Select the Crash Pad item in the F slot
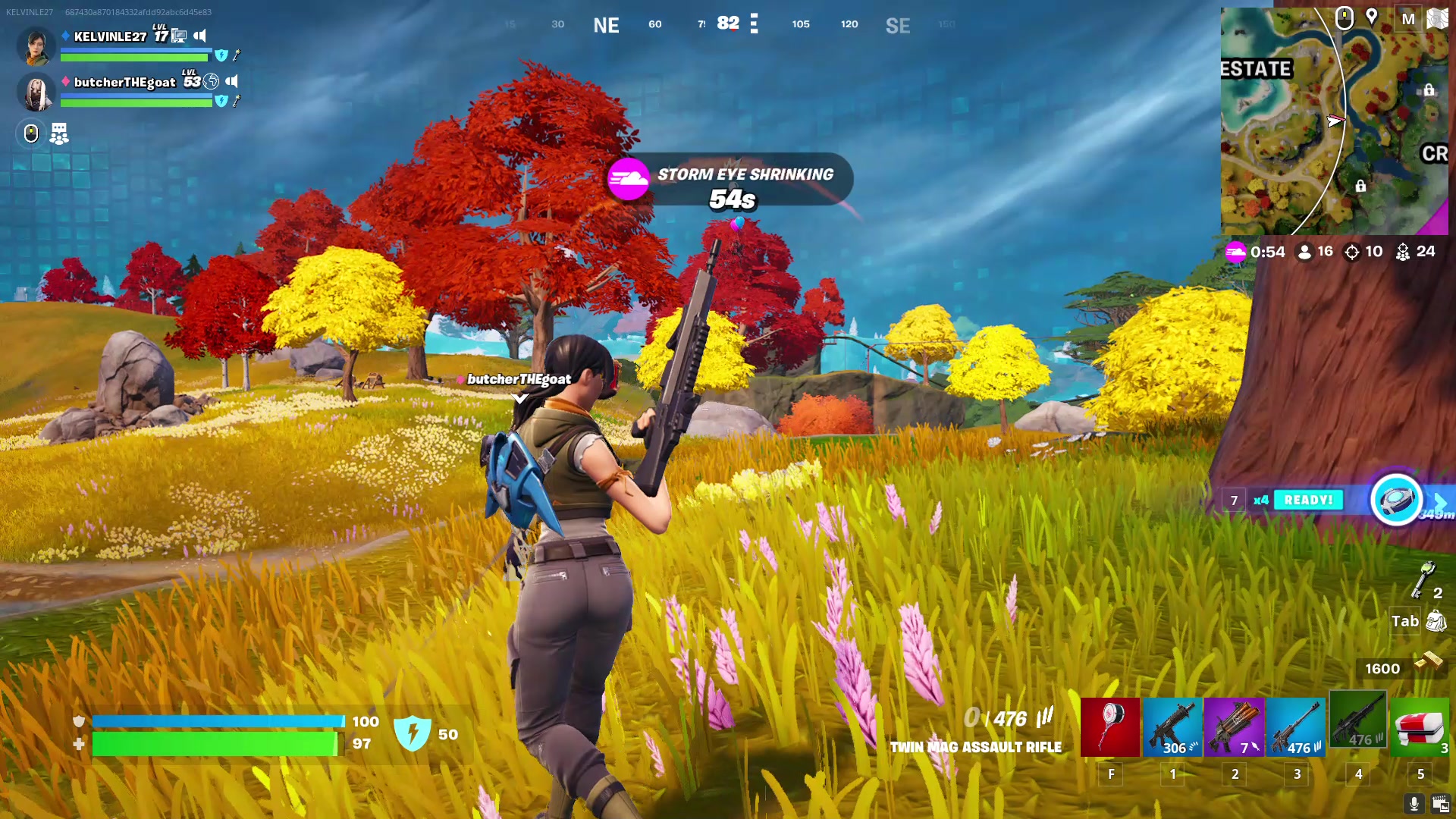 (x=1111, y=726)
